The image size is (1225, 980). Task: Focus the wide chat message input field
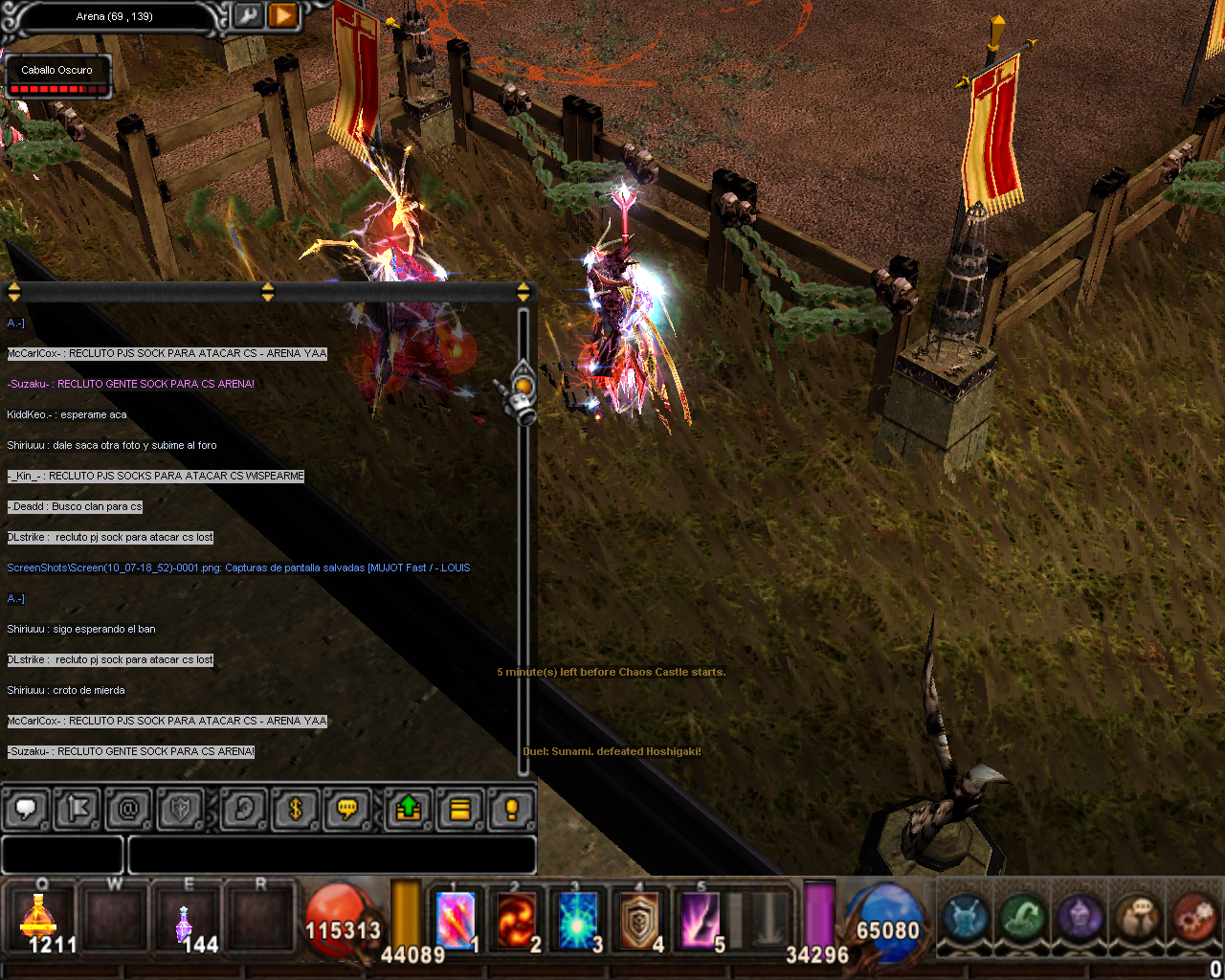click(x=331, y=855)
